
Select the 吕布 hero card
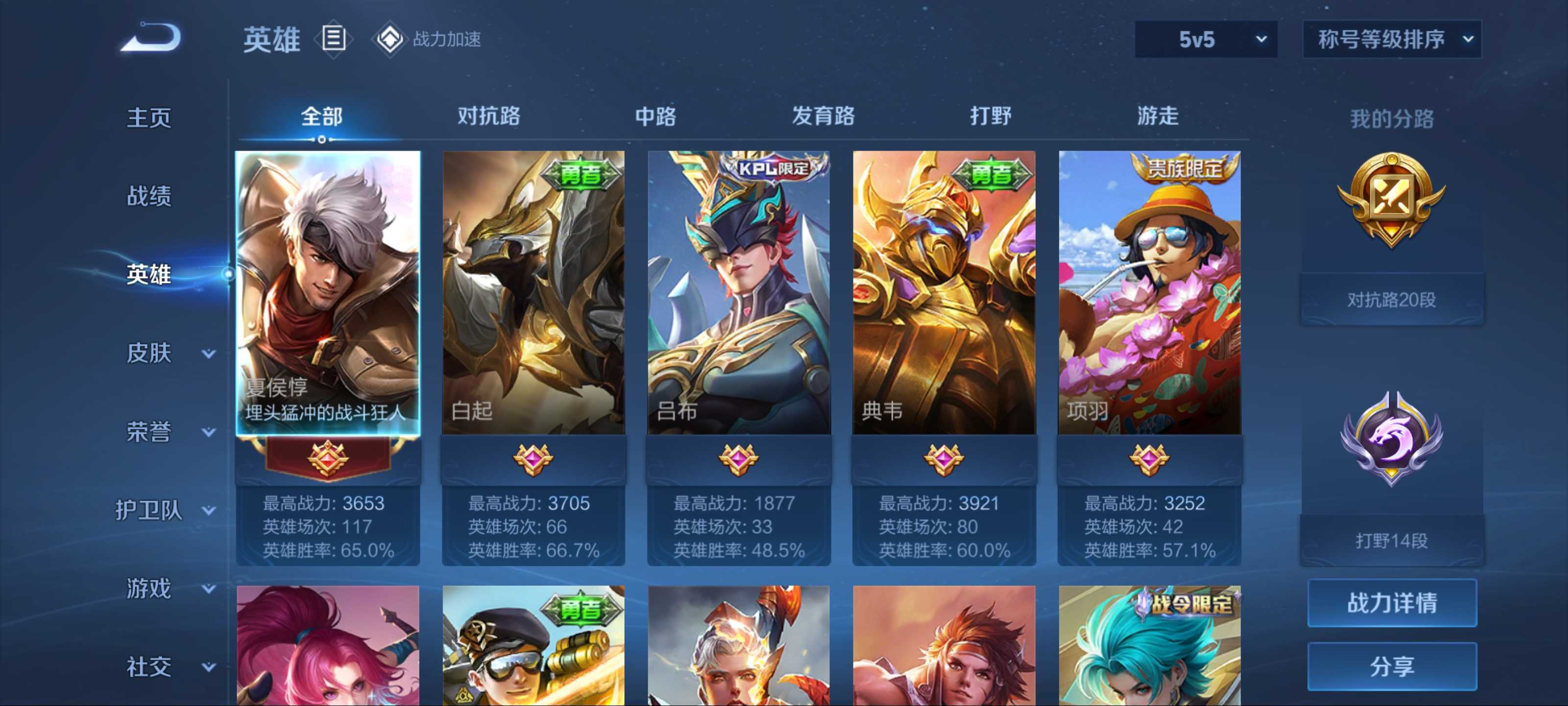point(738,292)
